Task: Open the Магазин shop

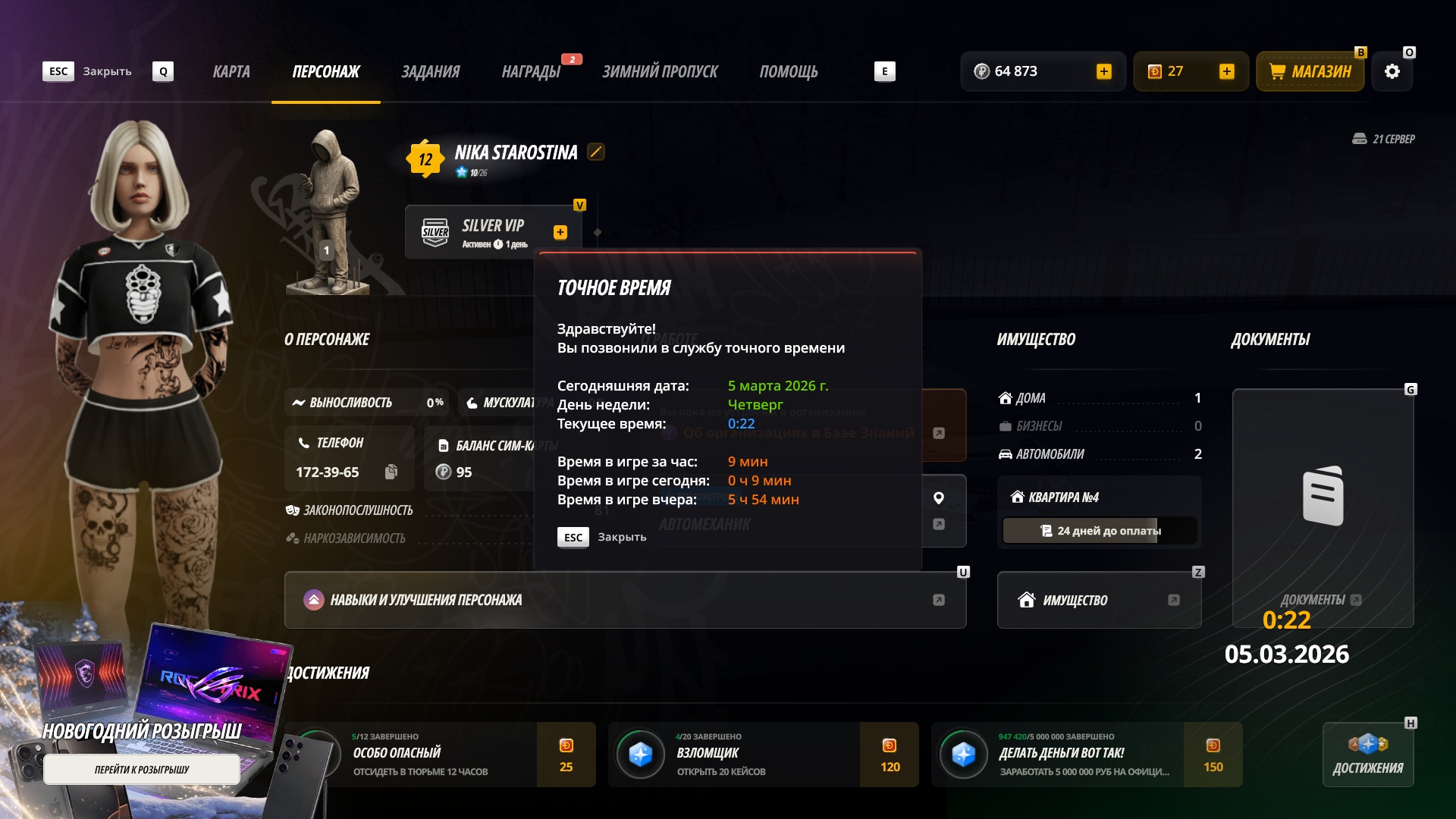Action: [x=1310, y=72]
